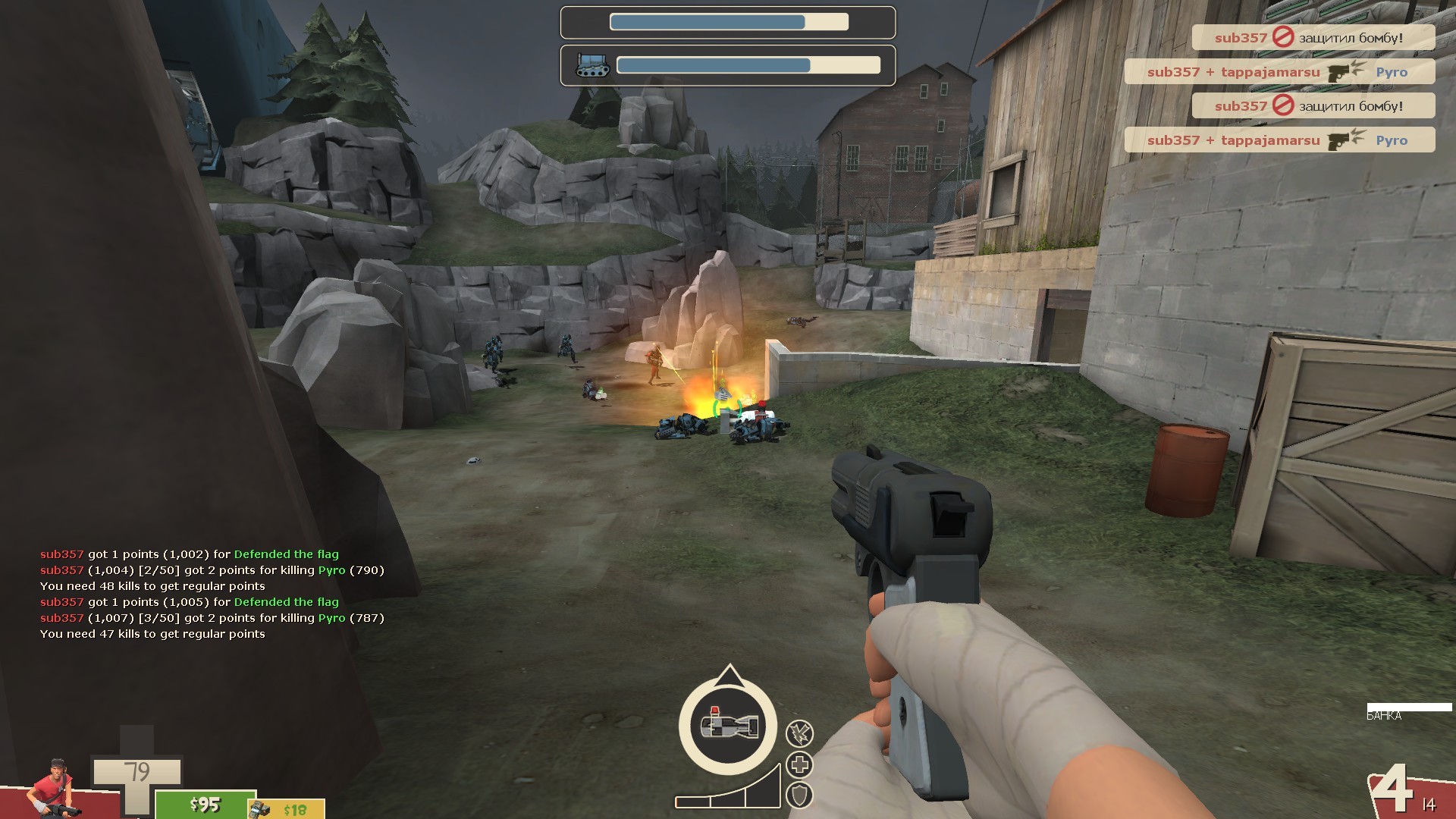Click the health cross upgrade icon
The width and height of the screenshot is (1456, 819).
coord(799,764)
